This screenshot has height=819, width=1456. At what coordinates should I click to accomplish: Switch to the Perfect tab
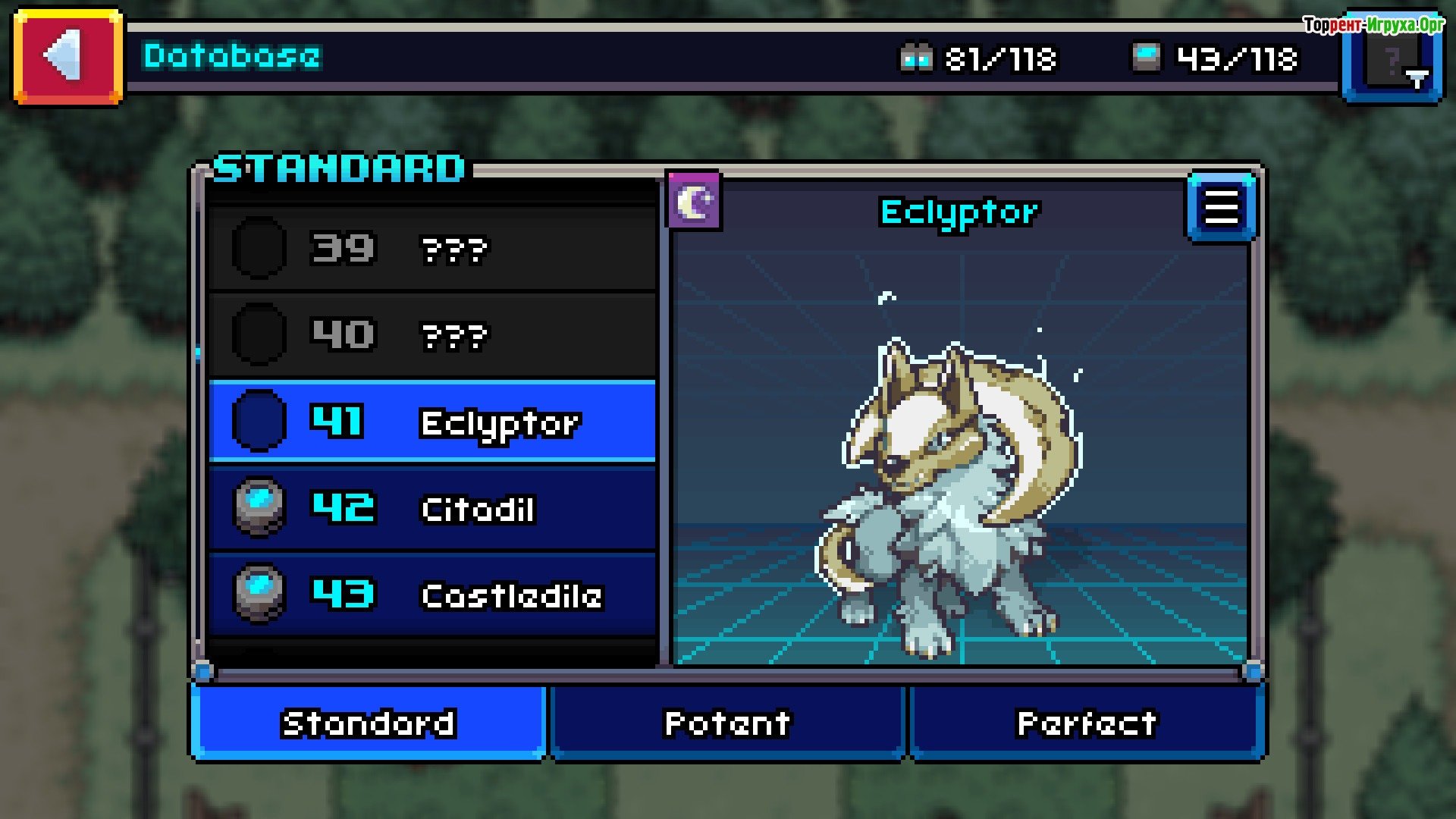coord(1086,723)
